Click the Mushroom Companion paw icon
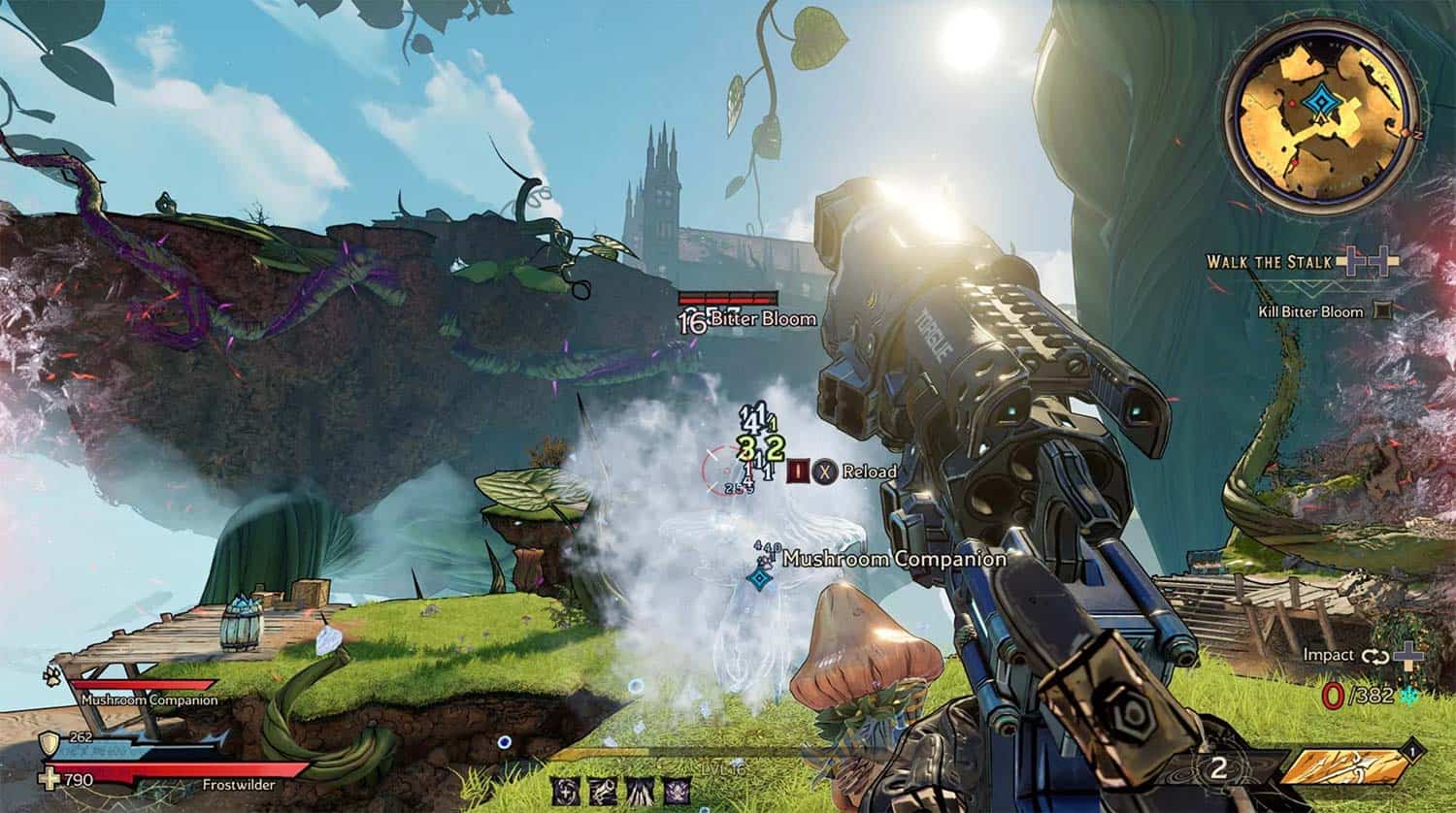The image size is (1456, 813). coord(50,672)
